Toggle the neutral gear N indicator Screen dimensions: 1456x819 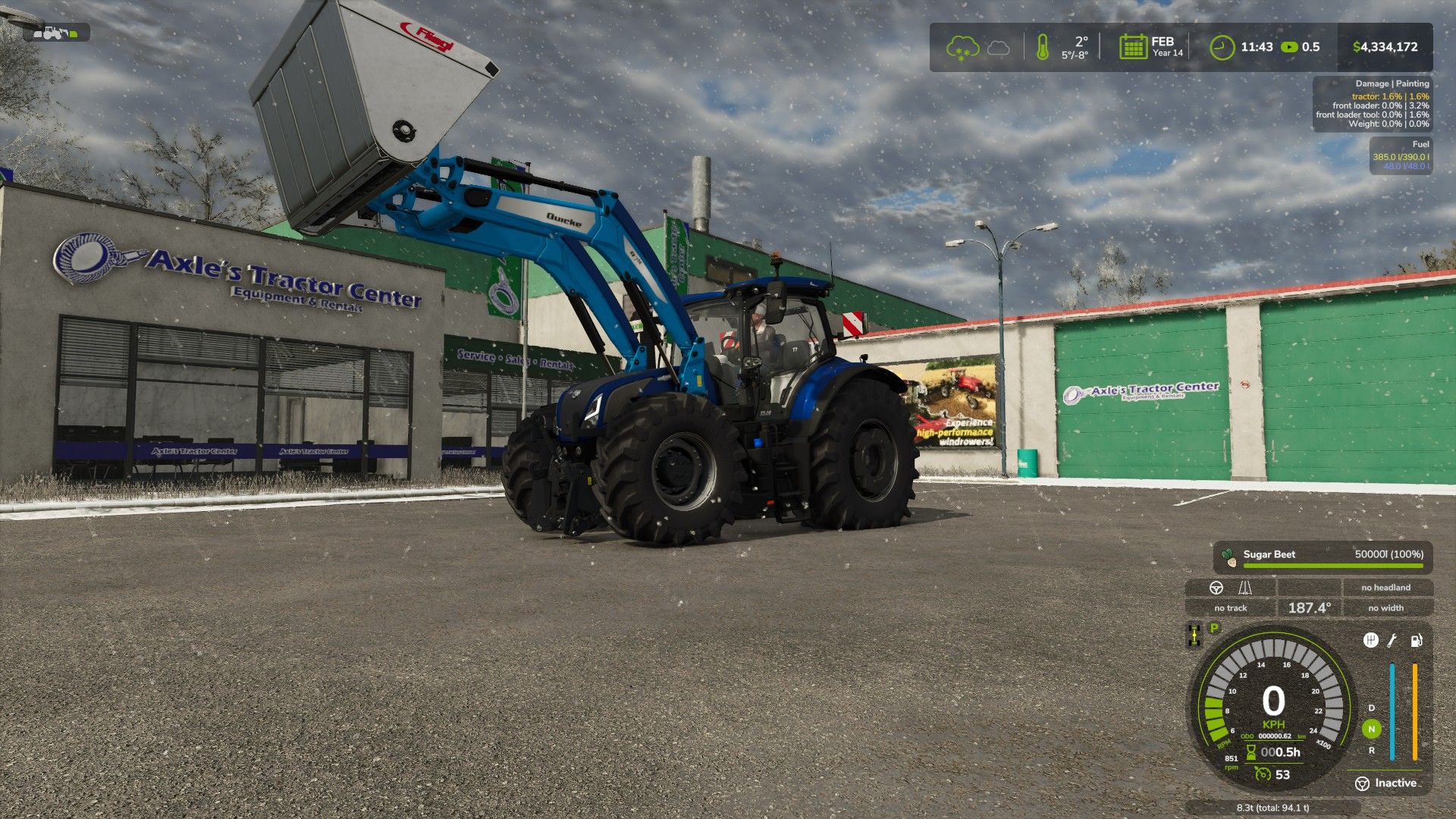point(1371,728)
